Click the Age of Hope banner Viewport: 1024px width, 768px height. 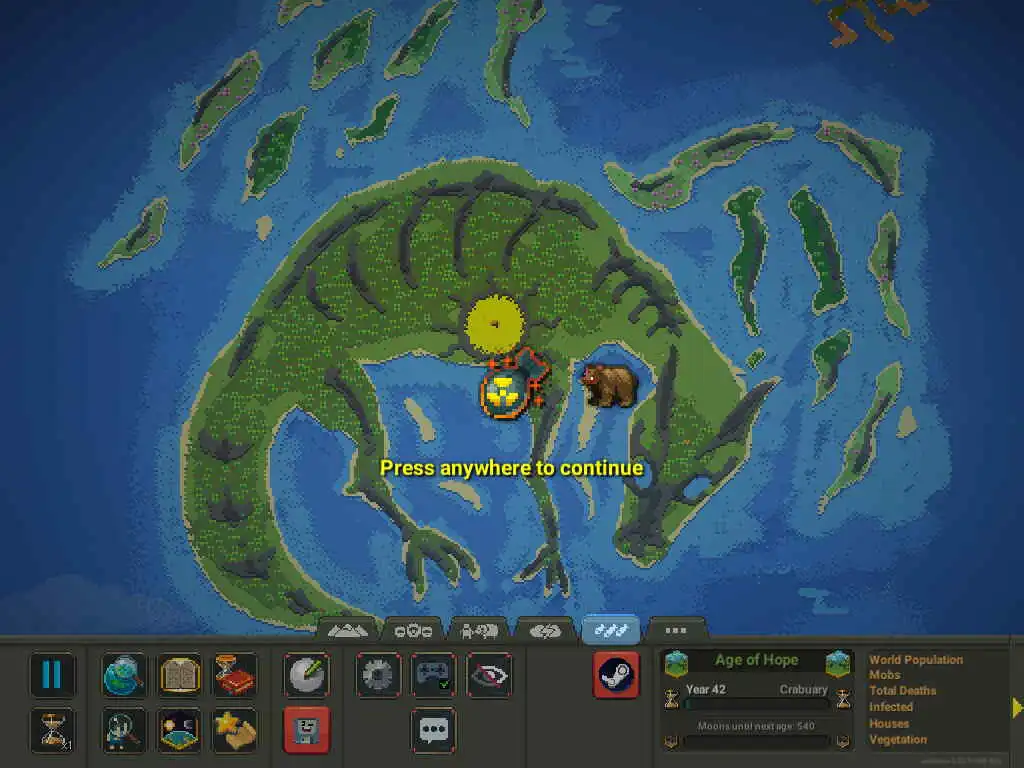(x=756, y=660)
